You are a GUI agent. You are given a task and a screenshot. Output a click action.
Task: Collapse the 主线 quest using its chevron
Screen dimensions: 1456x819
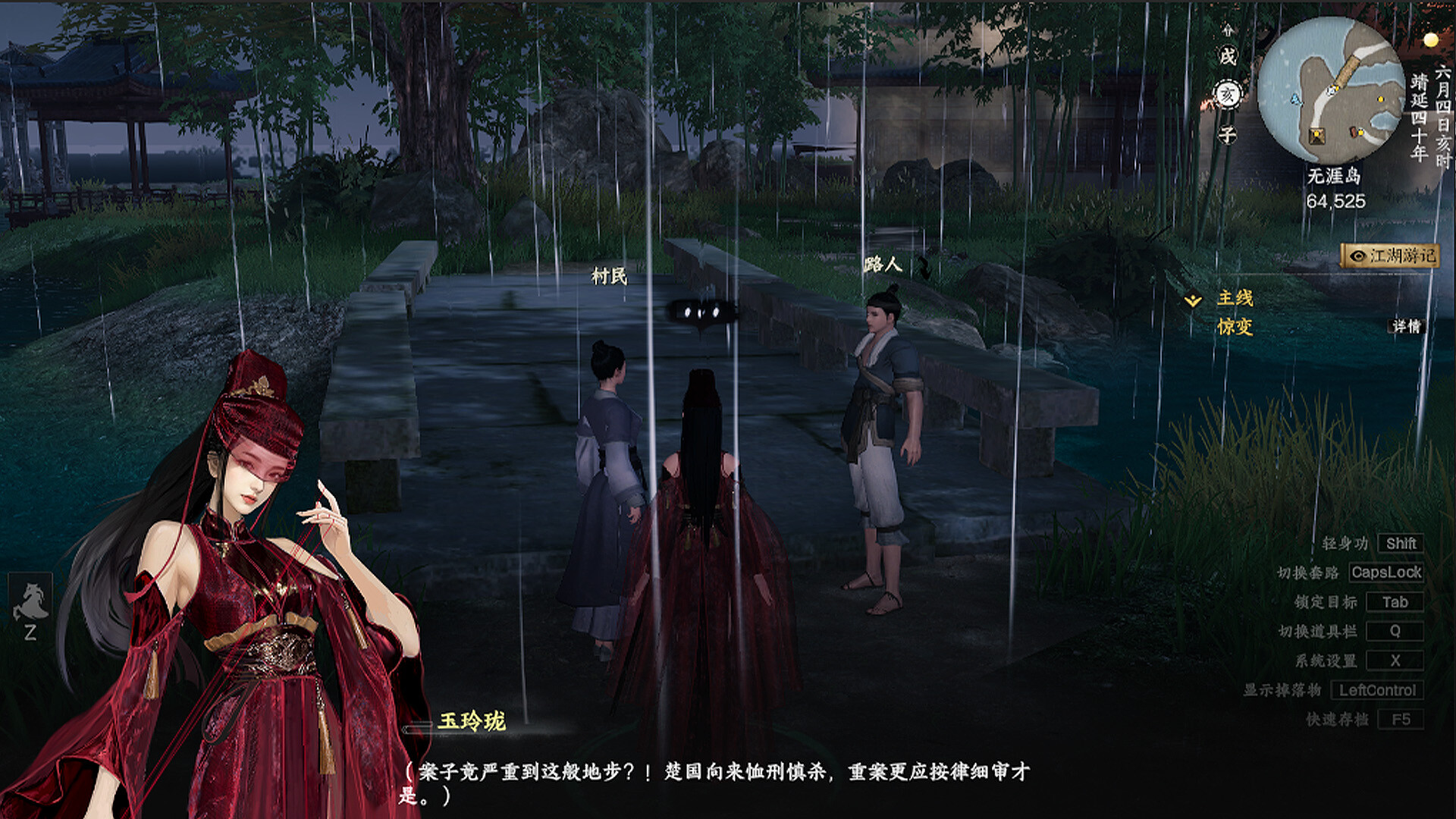(1194, 300)
